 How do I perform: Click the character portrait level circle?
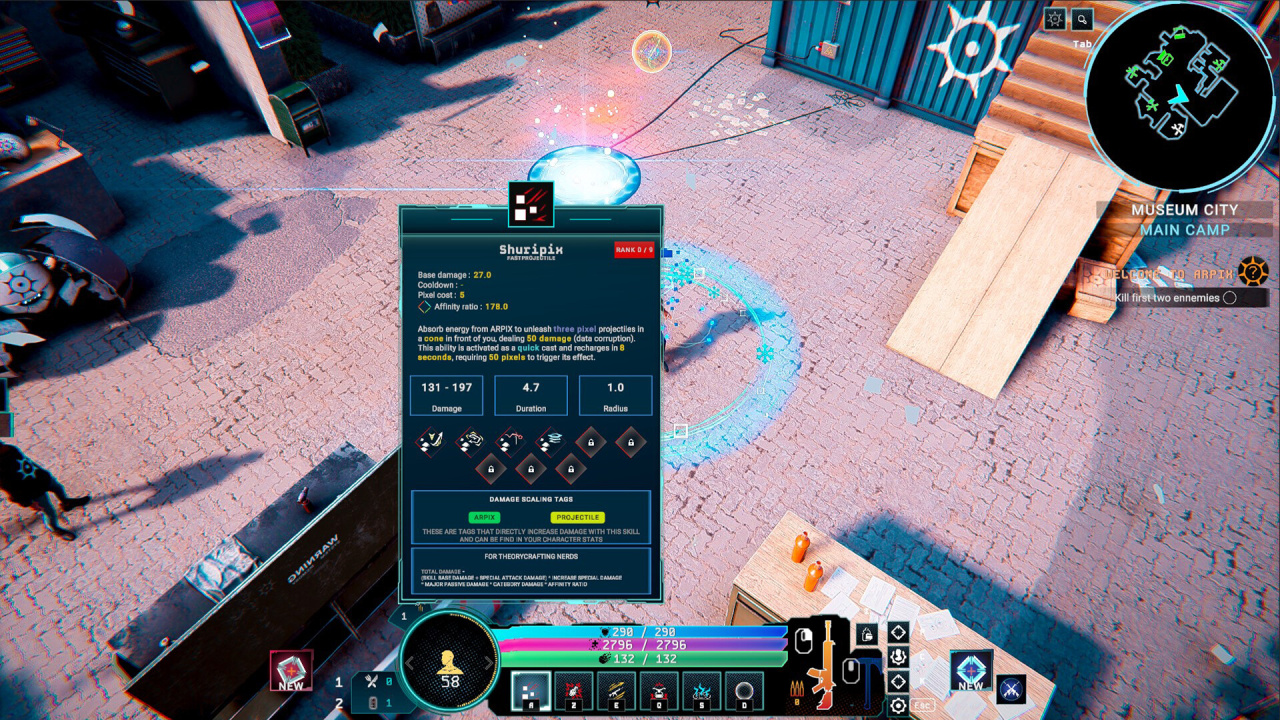point(449,661)
